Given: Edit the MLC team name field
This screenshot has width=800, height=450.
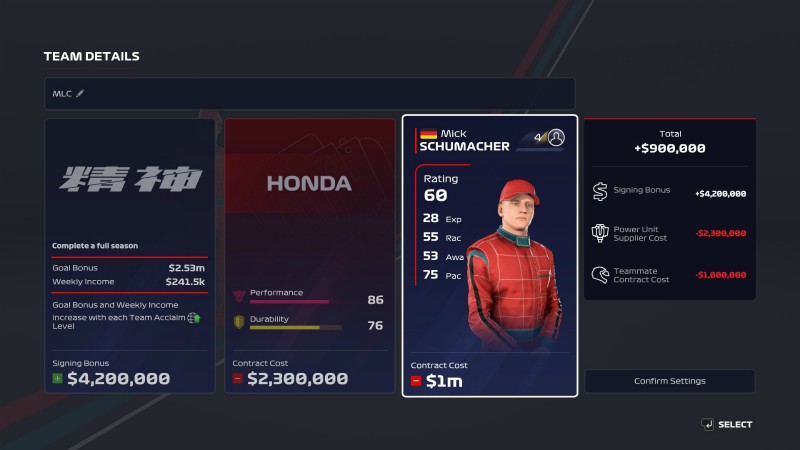Looking at the screenshot, I should pos(309,94).
